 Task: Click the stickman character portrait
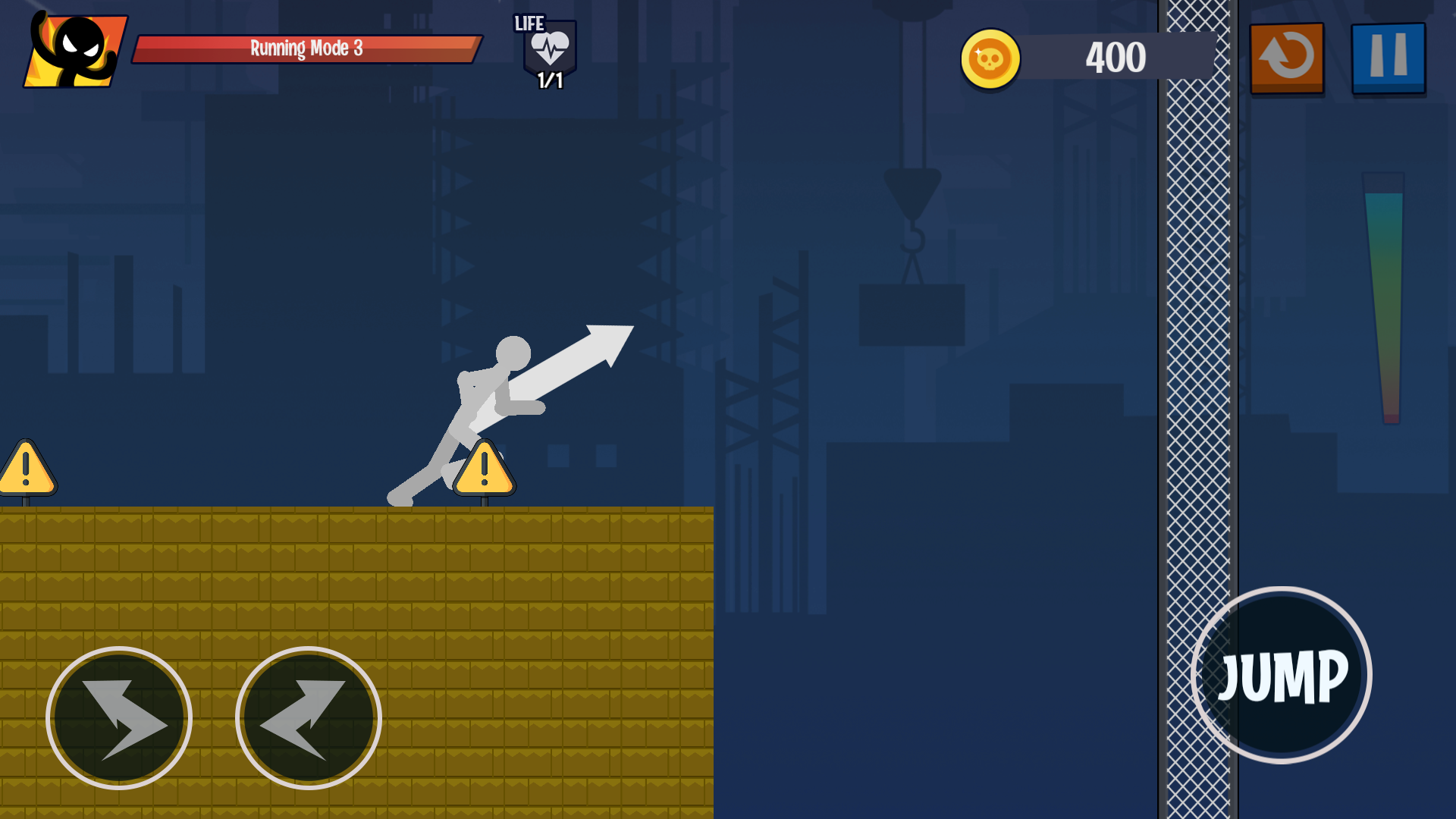76,50
